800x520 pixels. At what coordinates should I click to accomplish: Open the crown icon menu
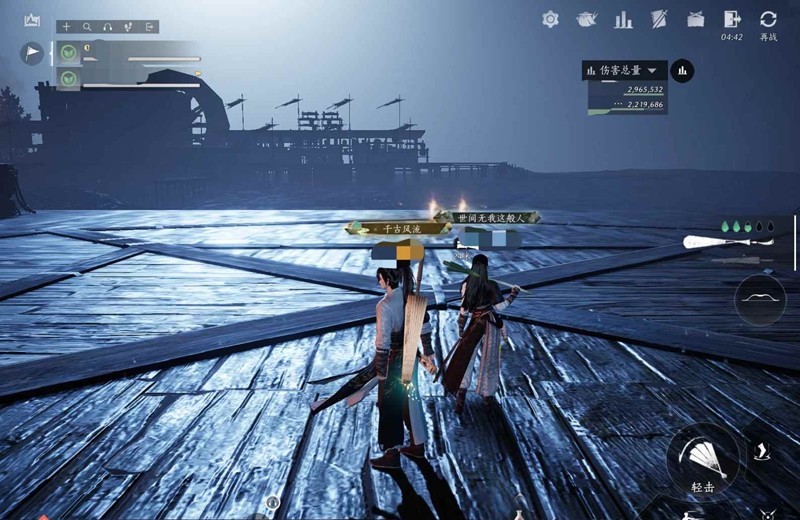[32, 20]
